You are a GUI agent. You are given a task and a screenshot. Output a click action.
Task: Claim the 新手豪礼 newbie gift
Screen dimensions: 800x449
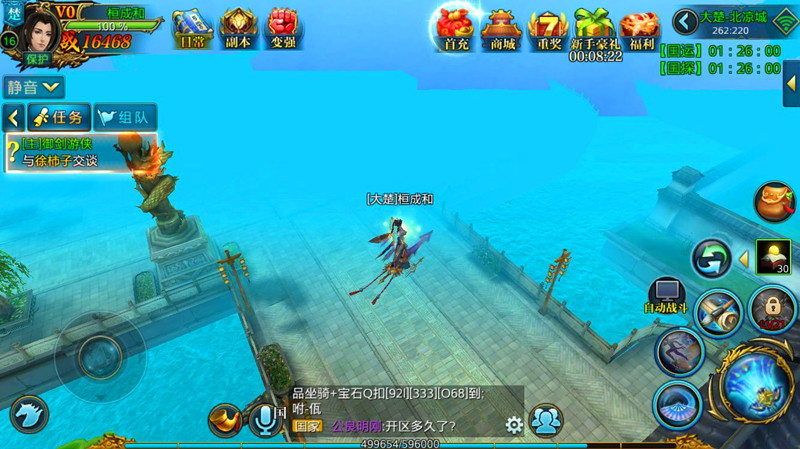click(x=595, y=28)
